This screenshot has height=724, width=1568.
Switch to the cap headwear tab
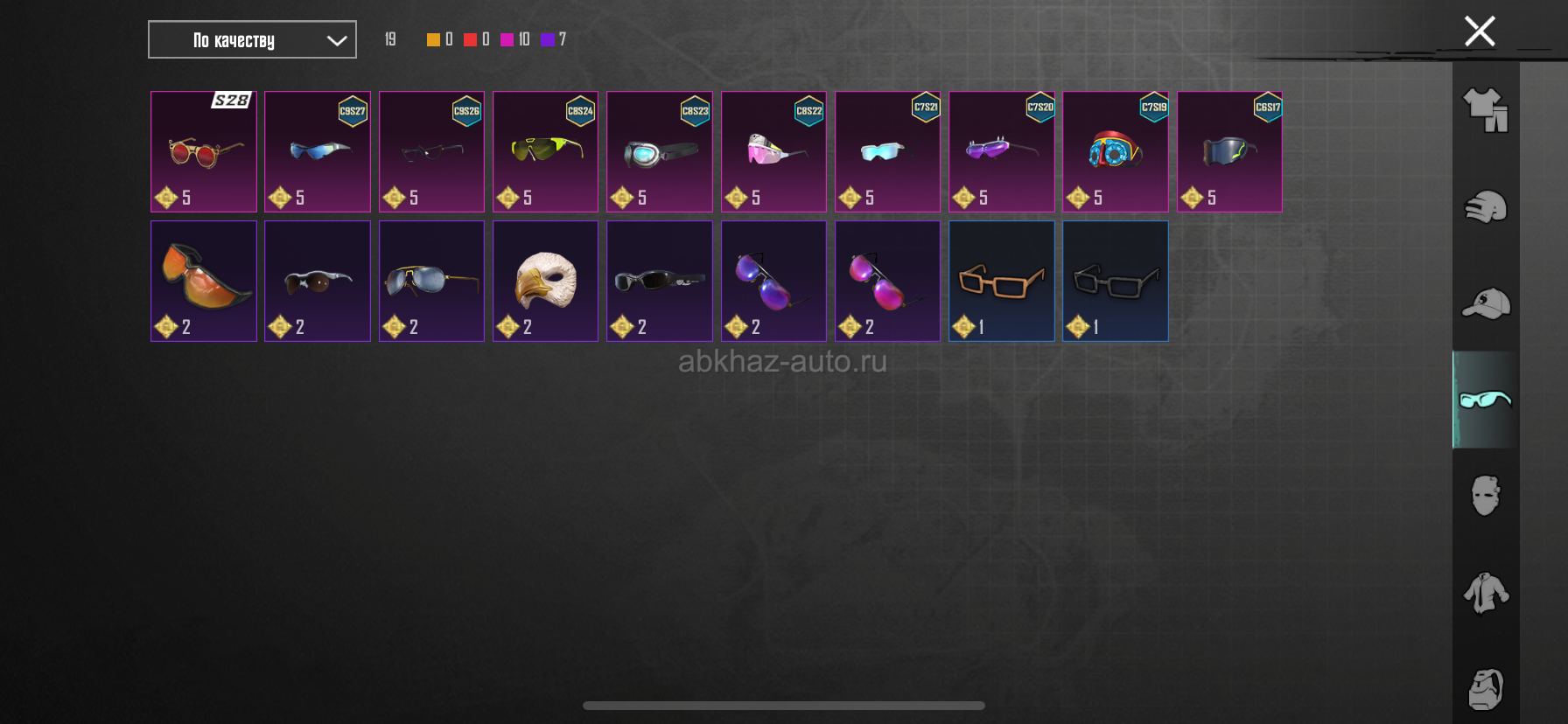1486,303
